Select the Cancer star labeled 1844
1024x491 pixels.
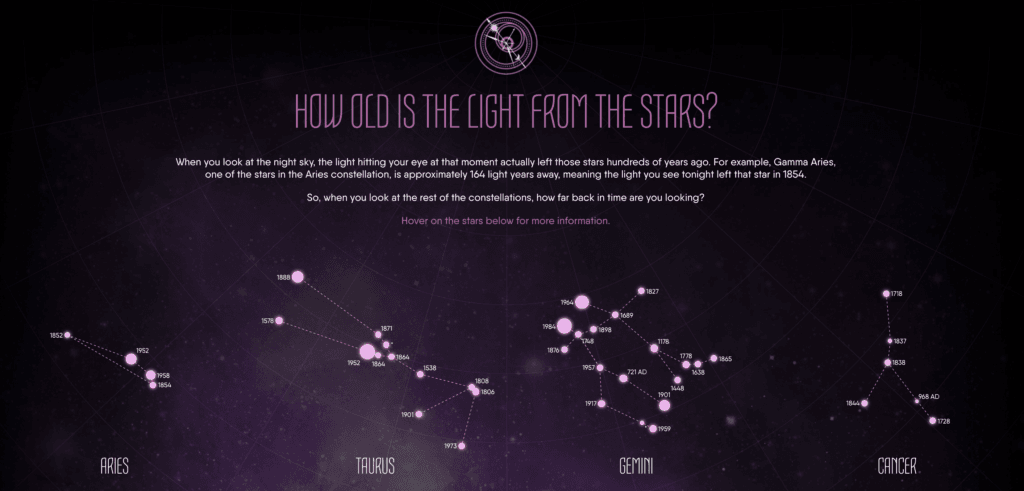coord(865,404)
